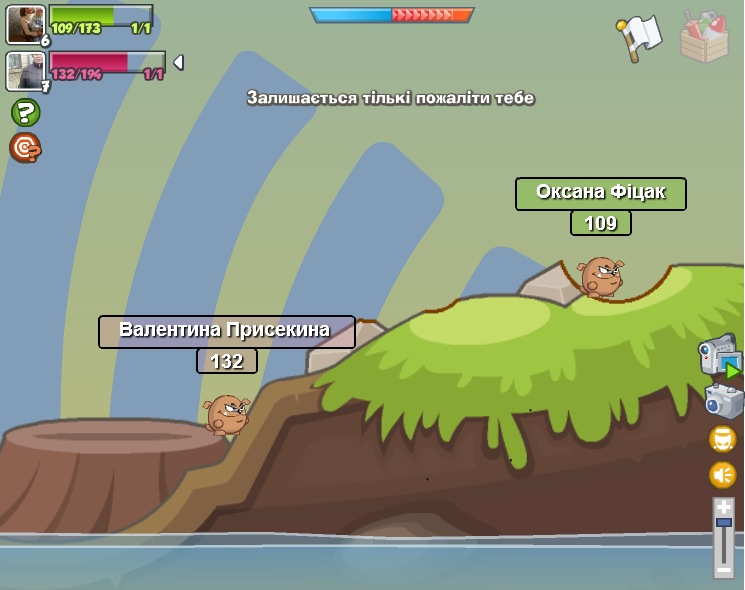The width and height of the screenshot is (745, 590).
Task: Click the zoom slider handle
Action: coord(724,523)
